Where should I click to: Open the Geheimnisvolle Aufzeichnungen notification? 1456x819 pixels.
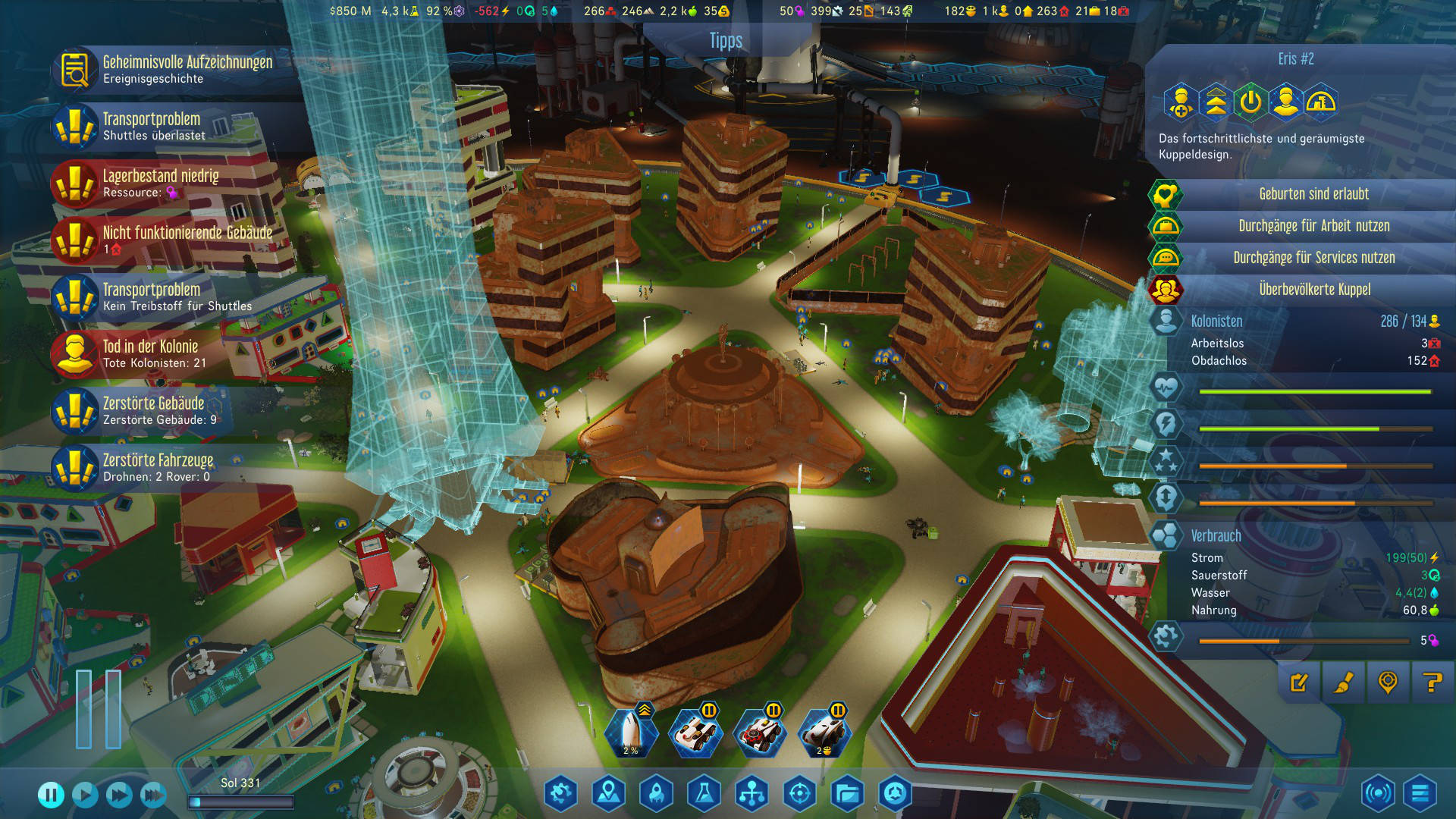click(174, 69)
